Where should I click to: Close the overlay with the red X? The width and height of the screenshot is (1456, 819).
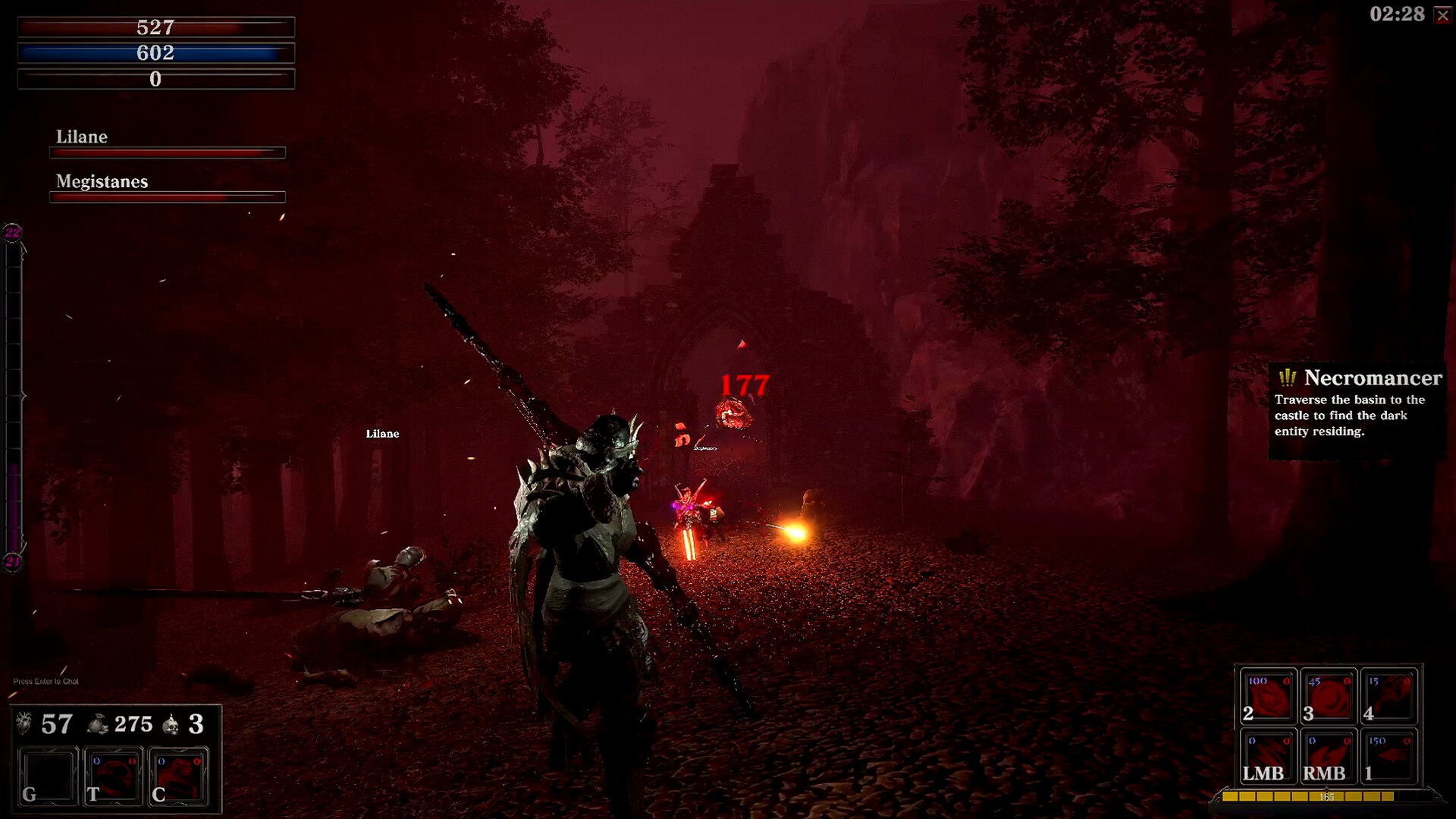click(x=1442, y=16)
